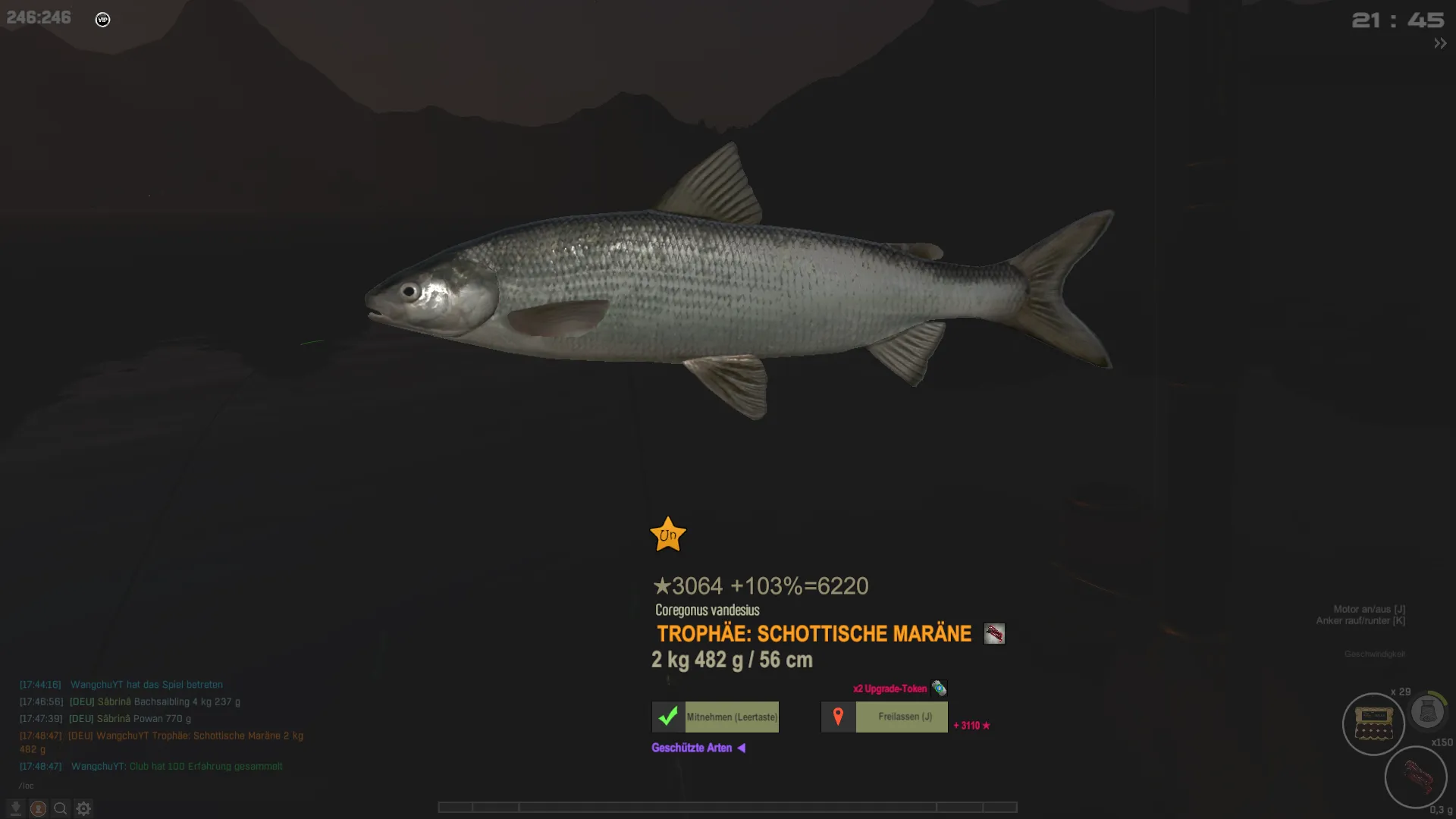This screenshot has width=1456, height=819.
Task: Click the Upgrade-Token icon
Action: click(939, 689)
